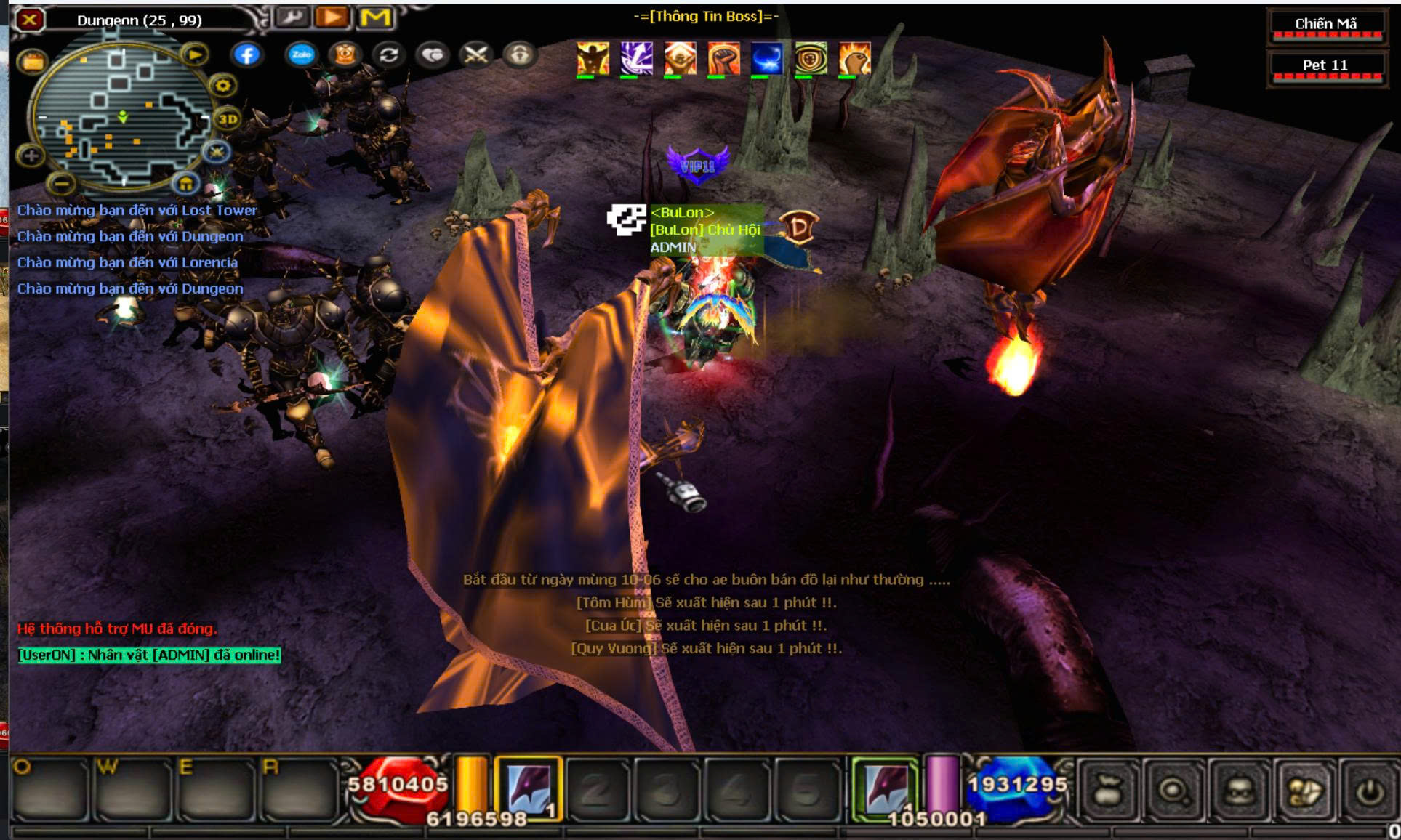1401x840 pixels.
Task: Toggle the padlock icon
Action: tap(519, 55)
